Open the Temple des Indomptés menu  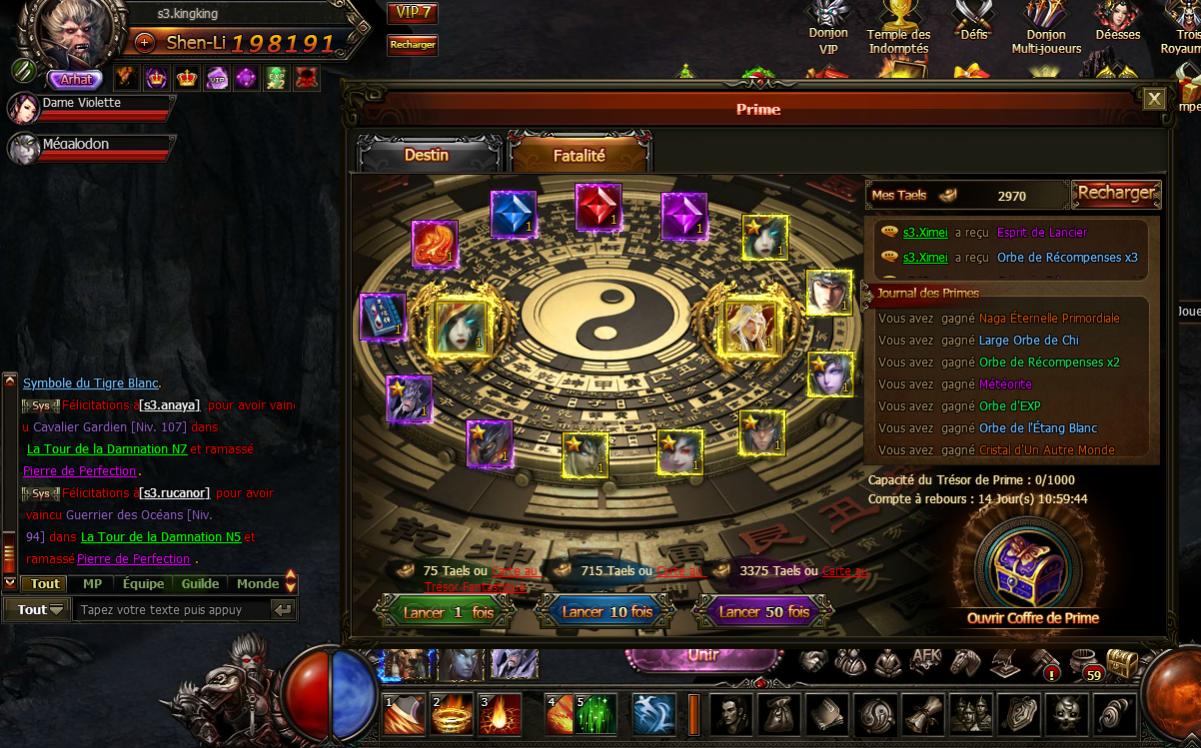898,28
